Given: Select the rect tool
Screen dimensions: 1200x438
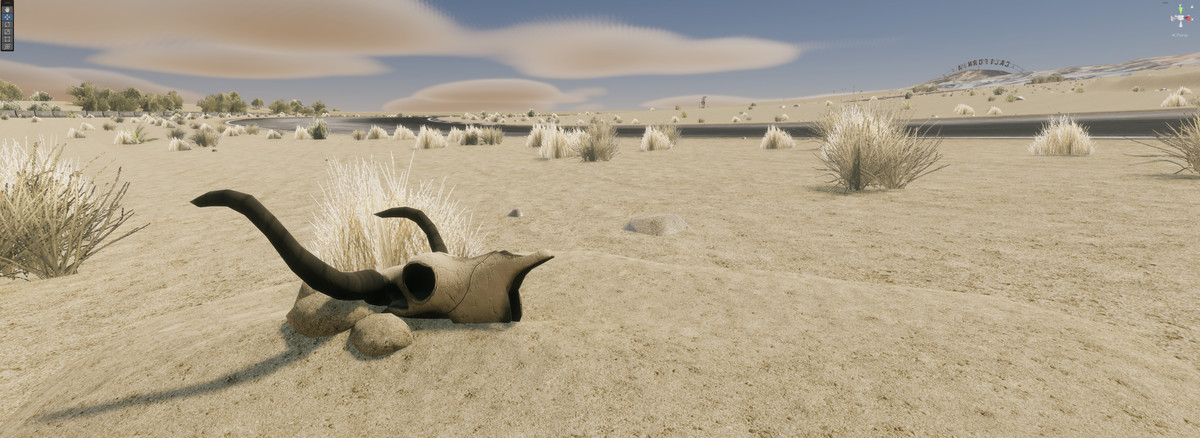Looking at the screenshot, I should [x=7, y=39].
